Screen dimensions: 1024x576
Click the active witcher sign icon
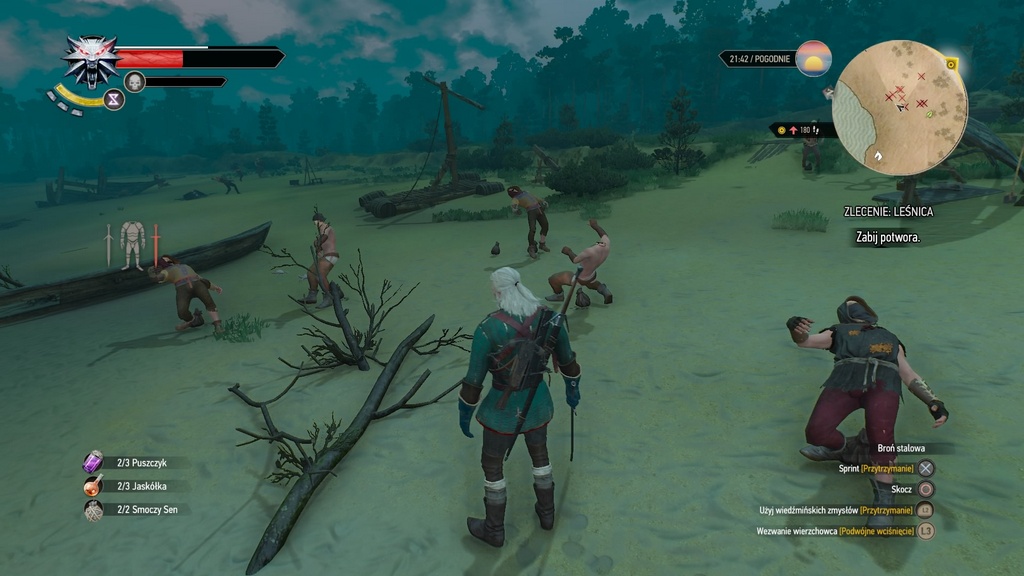[x=114, y=99]
